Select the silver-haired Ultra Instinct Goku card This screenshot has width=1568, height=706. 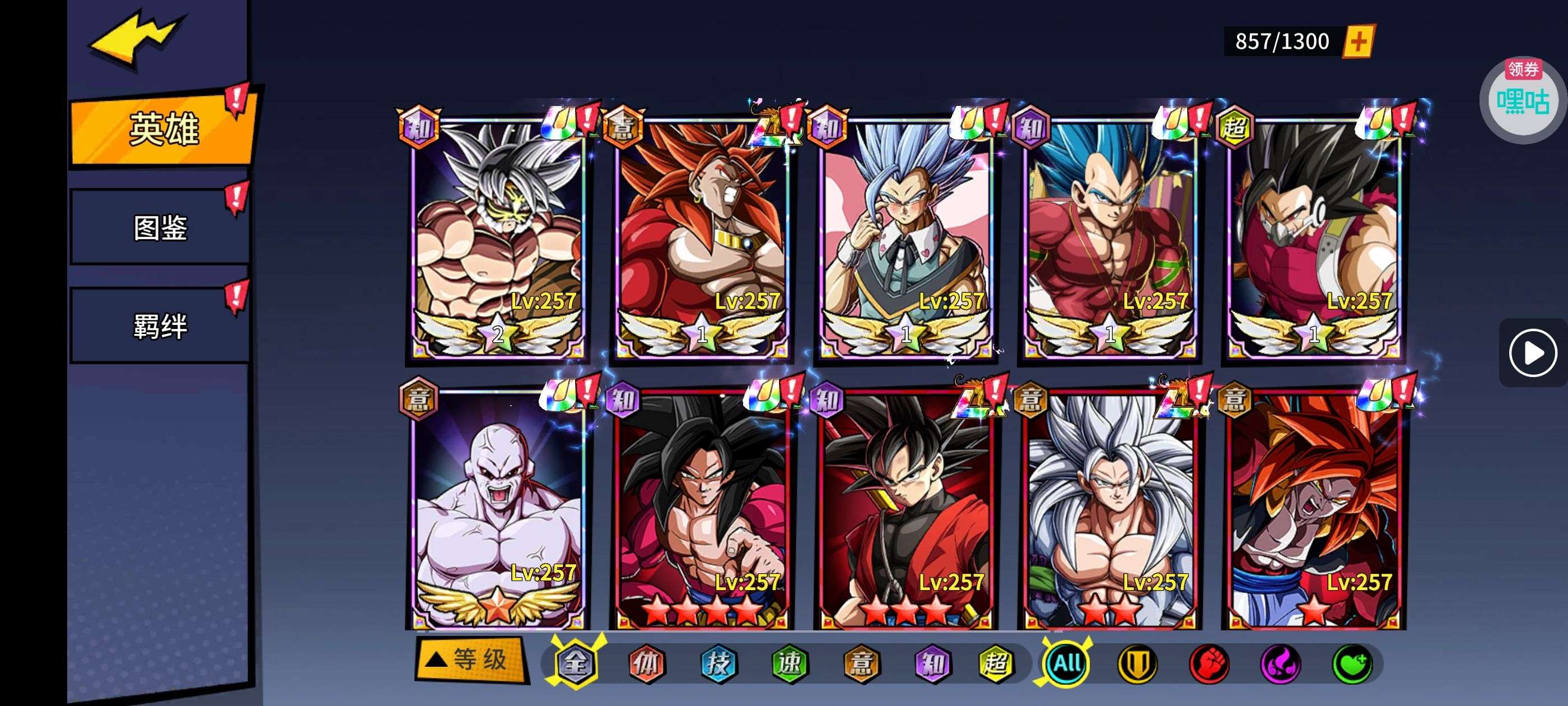tap(497, 238)
